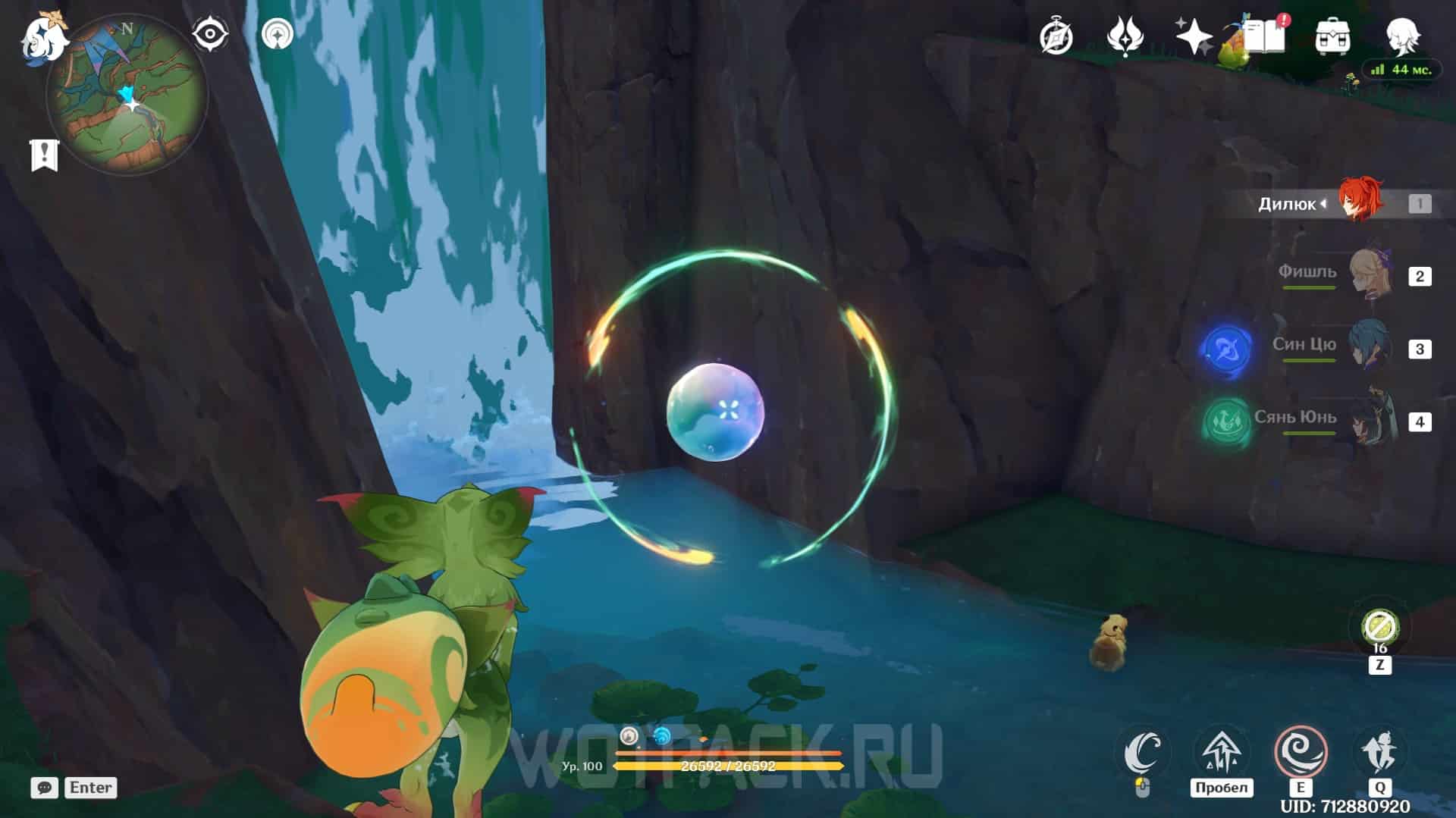
Task: Click the crescent attack ability icon
Action: click(x=1144, y=751)
